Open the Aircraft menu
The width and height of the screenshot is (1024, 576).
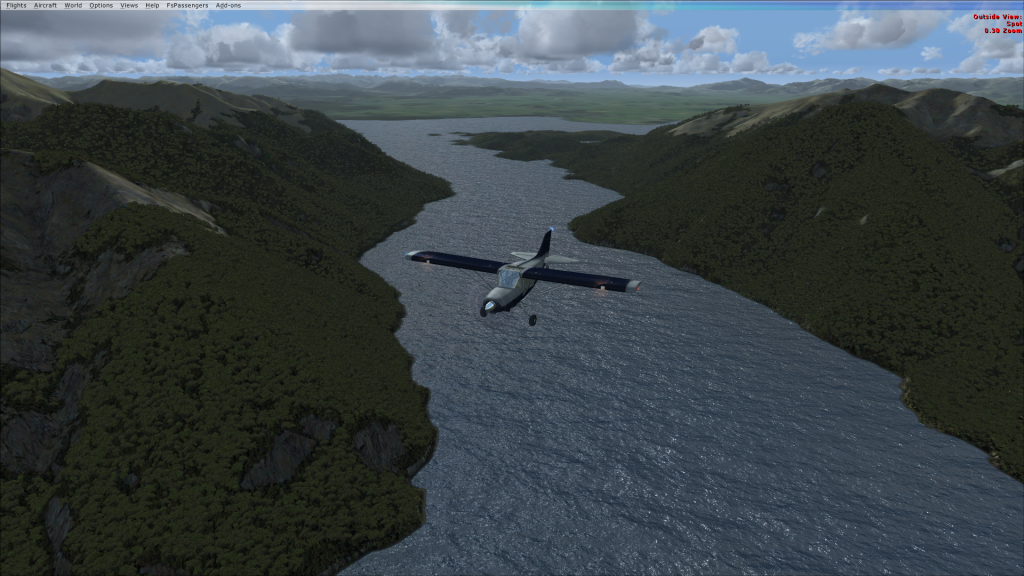[x=45, y=5]
